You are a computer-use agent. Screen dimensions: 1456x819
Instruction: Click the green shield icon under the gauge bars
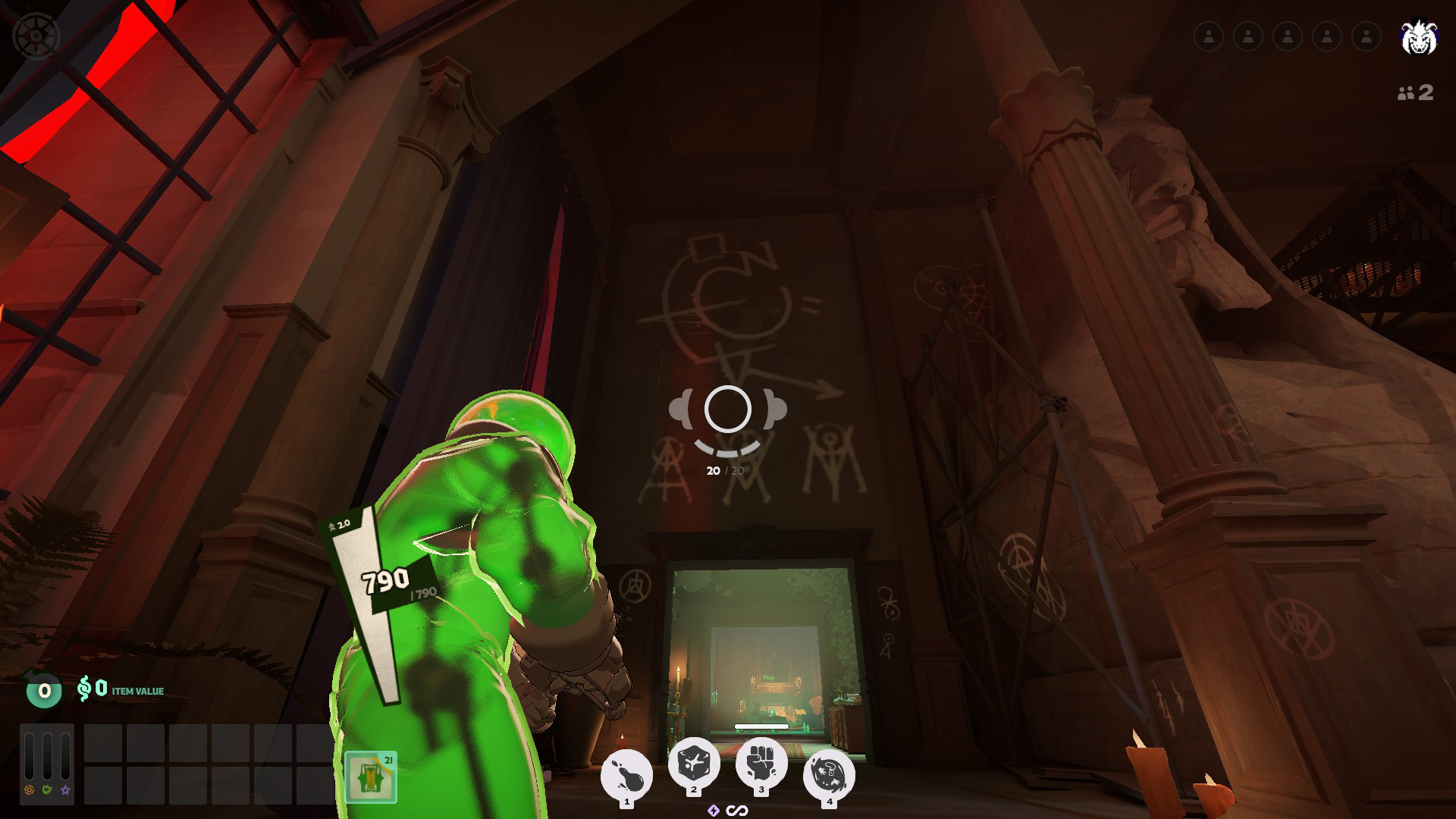point(47,790)
